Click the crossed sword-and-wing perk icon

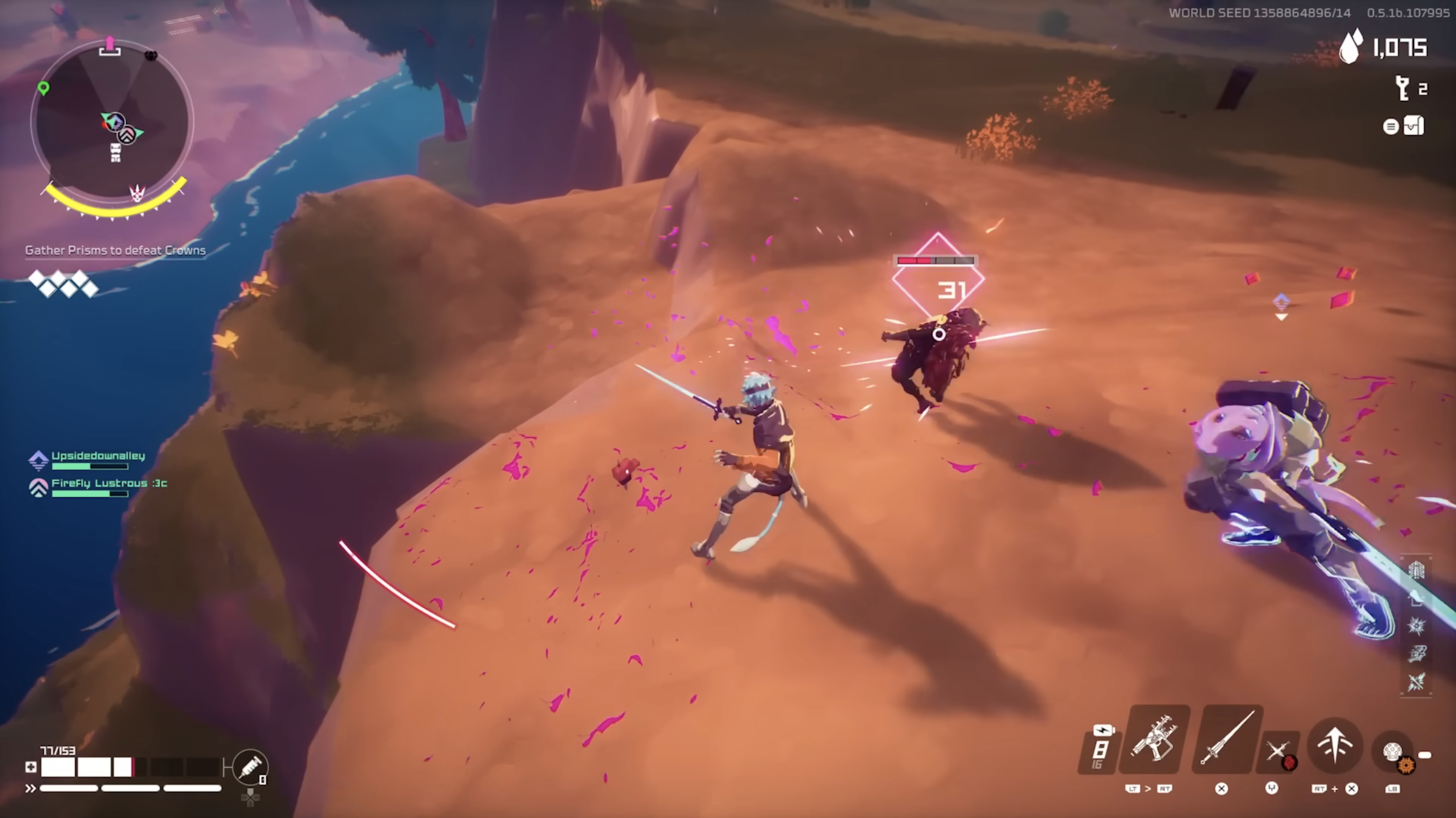point(1416,681)
